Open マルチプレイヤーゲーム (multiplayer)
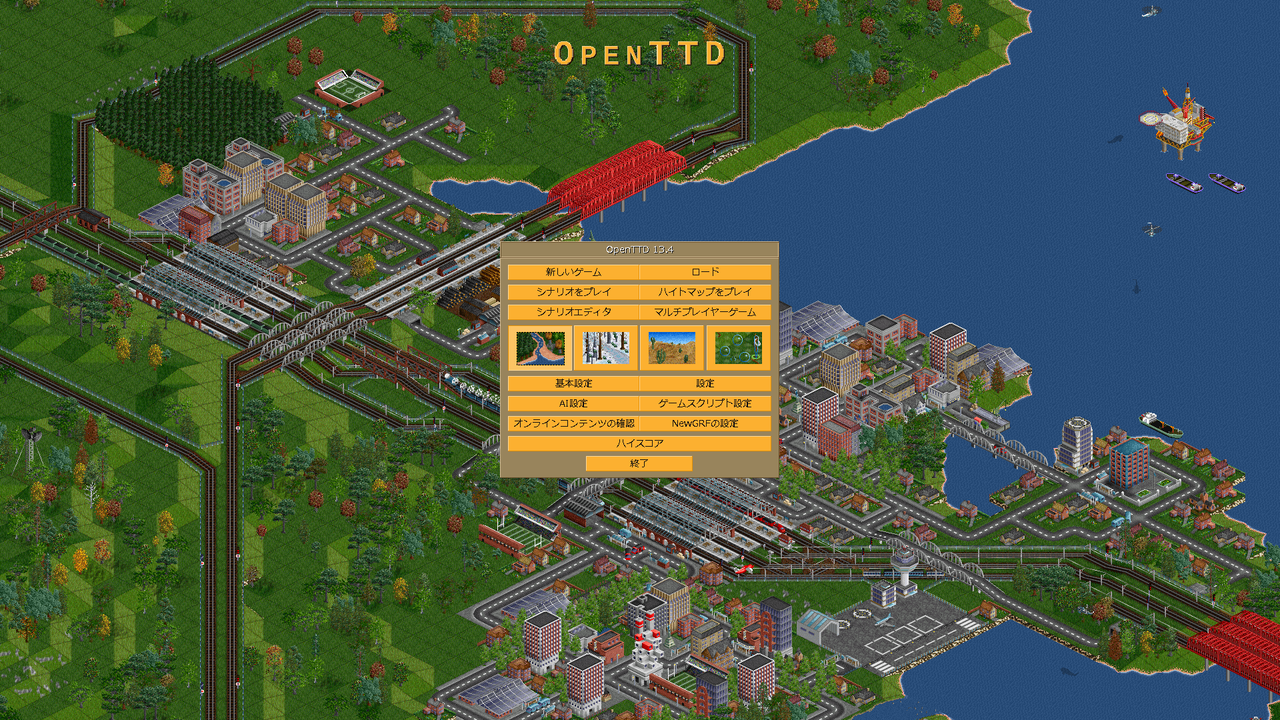Viewport: 1280px width, 720px height. (706, 311)
